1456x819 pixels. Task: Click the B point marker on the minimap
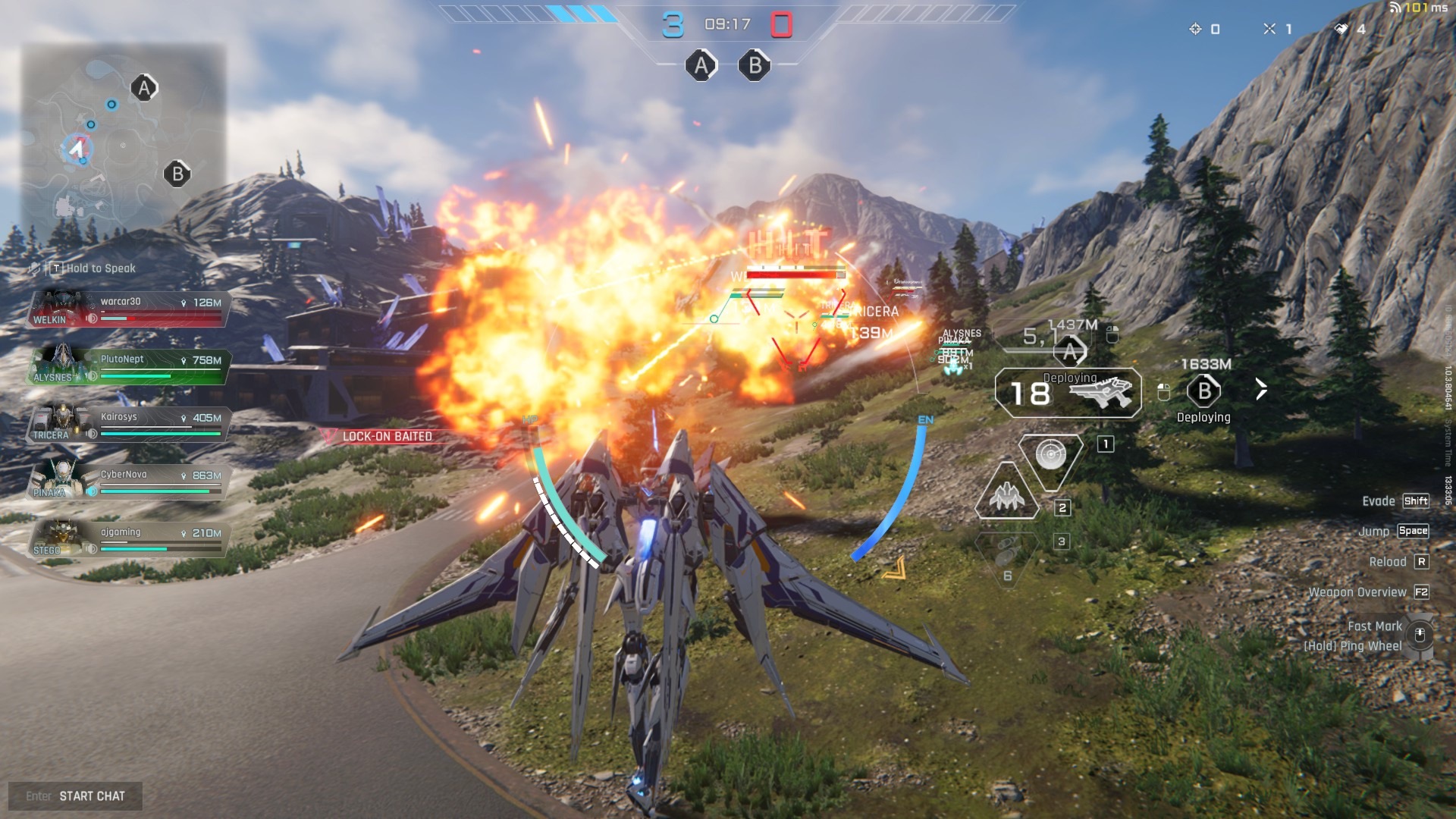(177, 174)
